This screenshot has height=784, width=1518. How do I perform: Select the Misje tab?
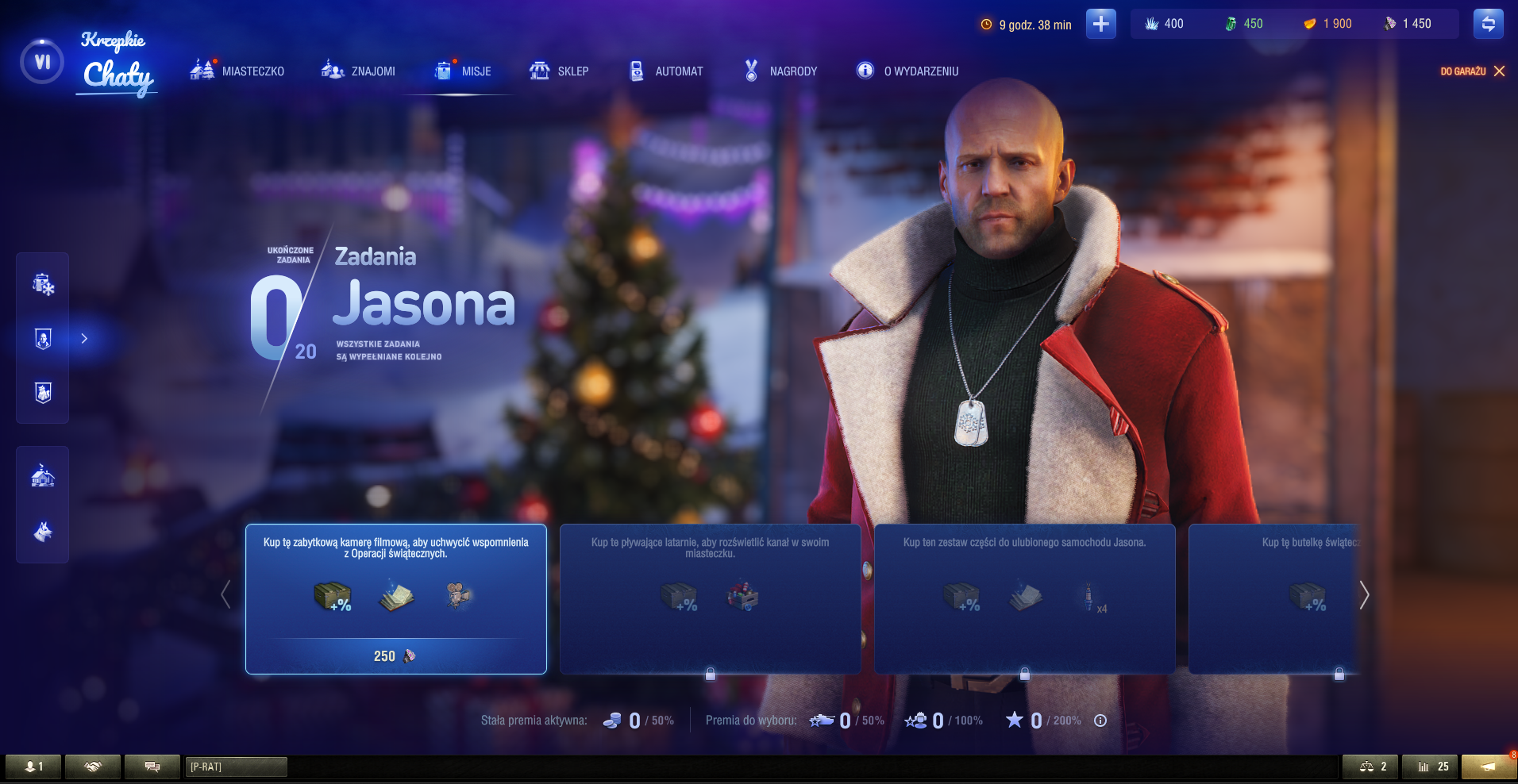(x=464, y=71)
